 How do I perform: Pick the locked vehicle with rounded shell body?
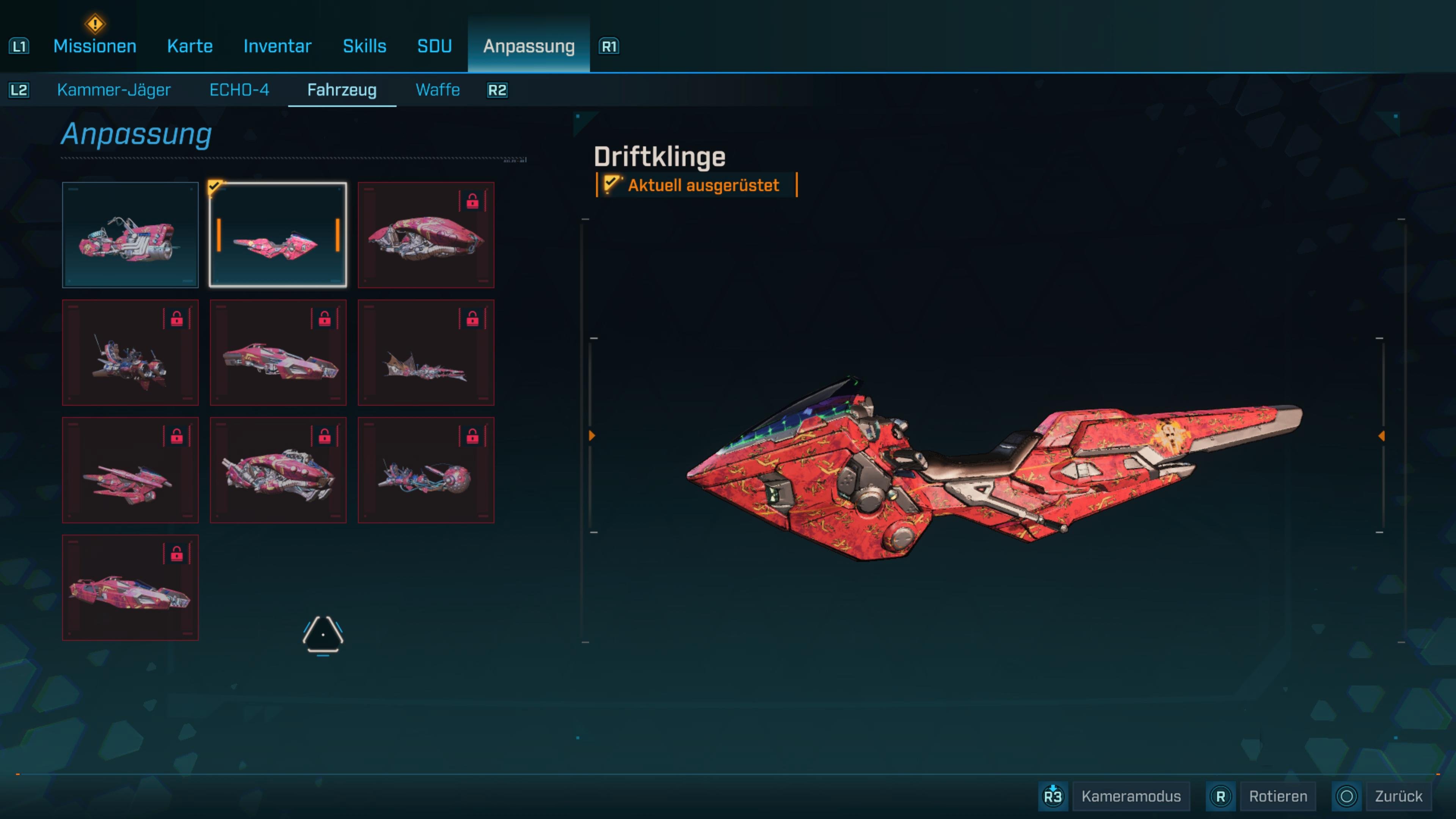pyautogui.click(x=425, y=235)
